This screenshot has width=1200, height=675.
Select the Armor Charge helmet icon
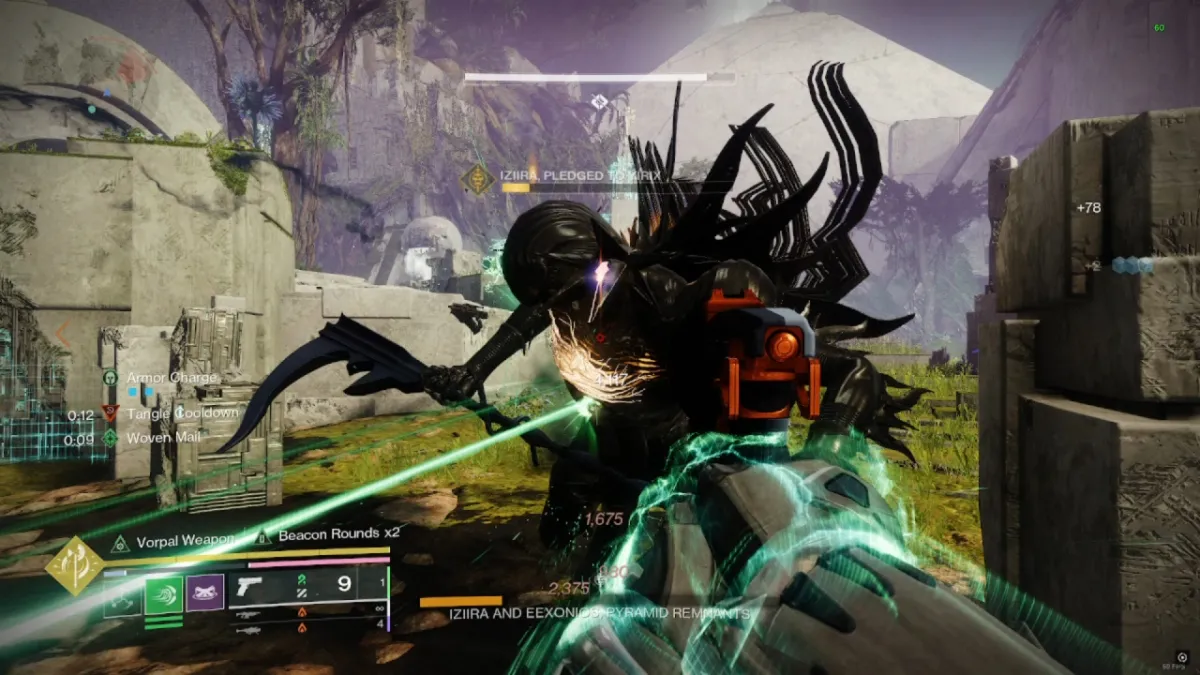tap(110, 378)
